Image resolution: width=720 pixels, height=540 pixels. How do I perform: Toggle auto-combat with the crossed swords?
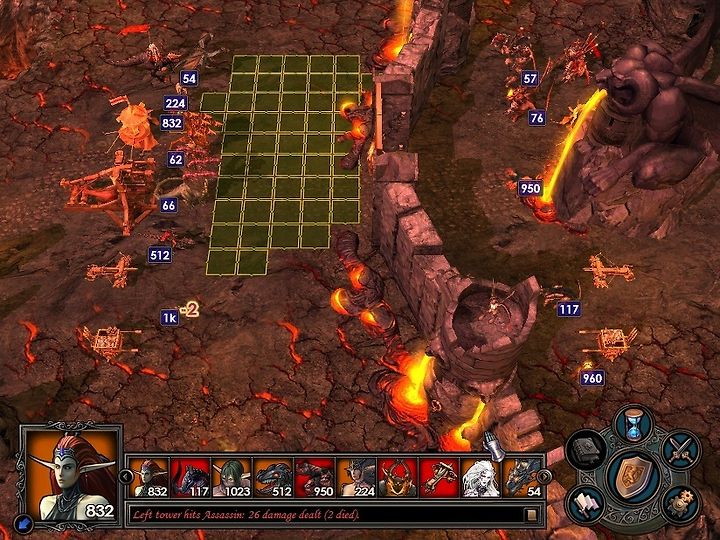(680, 450)
